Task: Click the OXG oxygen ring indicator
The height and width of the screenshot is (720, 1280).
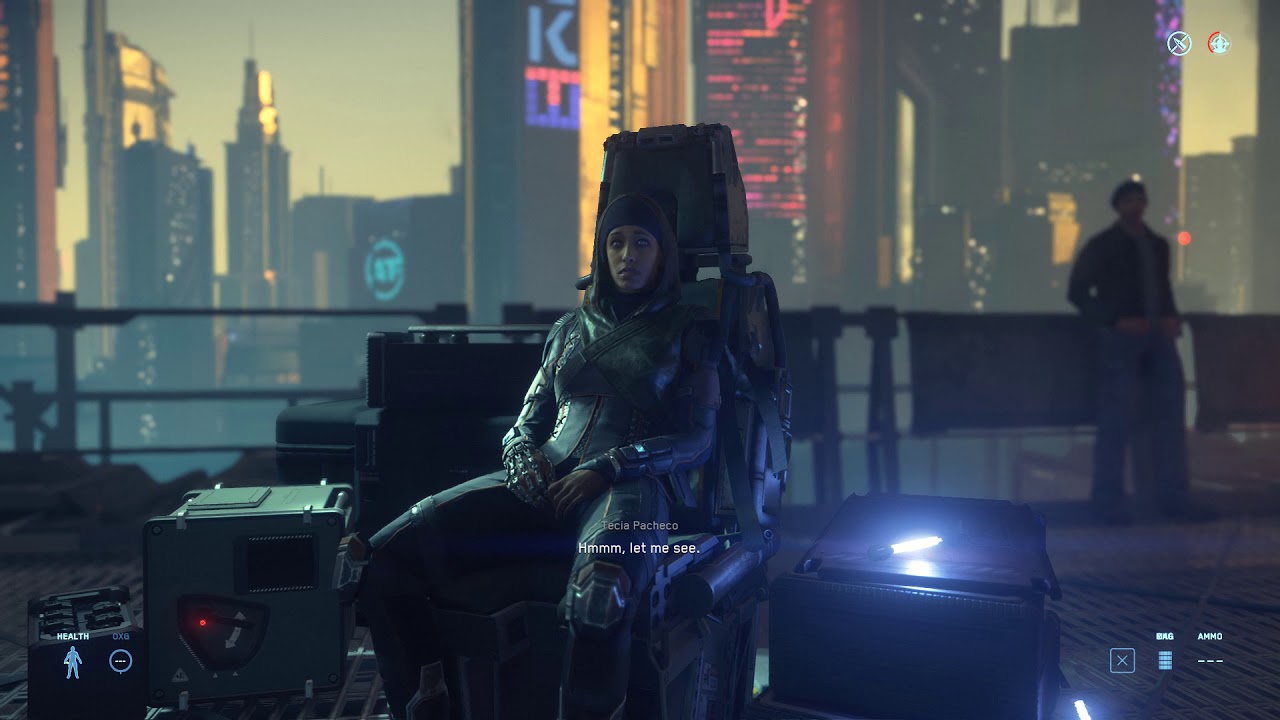Action: tap(120, 660)
